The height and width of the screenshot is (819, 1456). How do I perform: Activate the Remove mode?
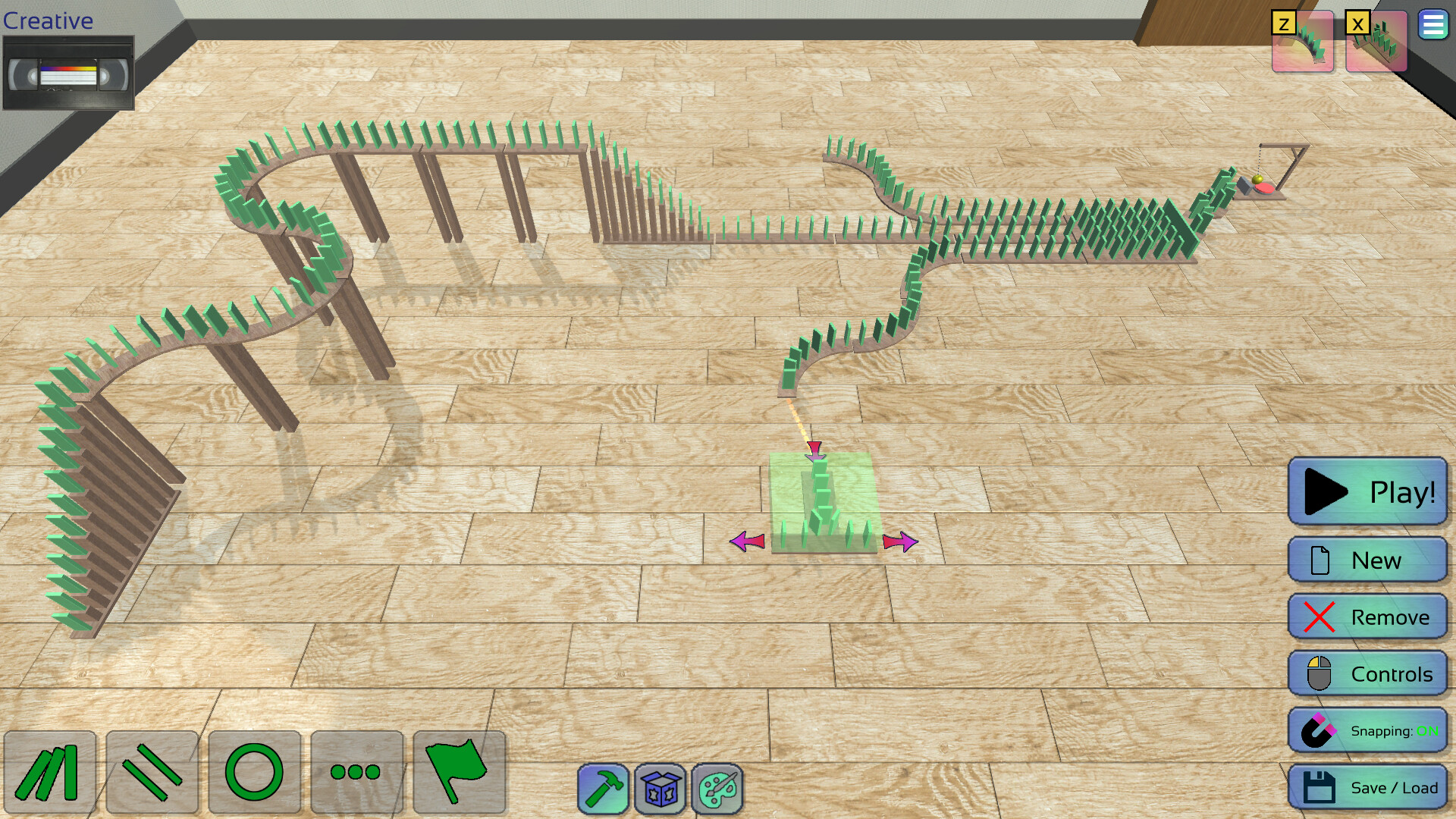click(1367, 617)
